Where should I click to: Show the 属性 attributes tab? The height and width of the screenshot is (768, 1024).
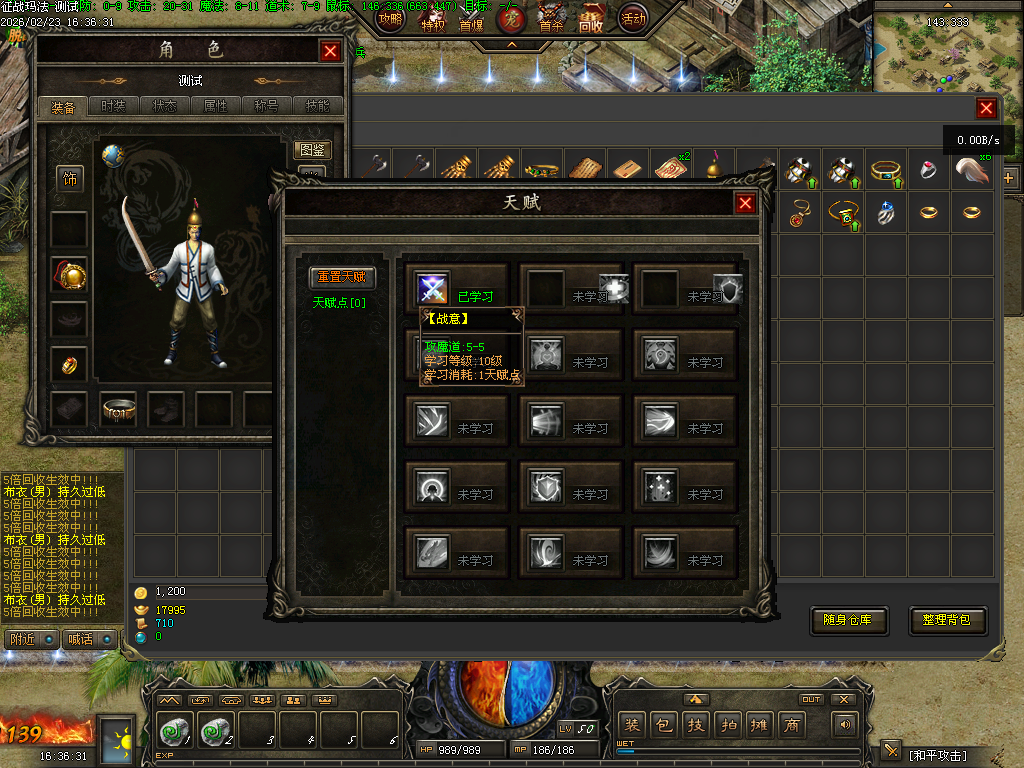click(216, 106)
